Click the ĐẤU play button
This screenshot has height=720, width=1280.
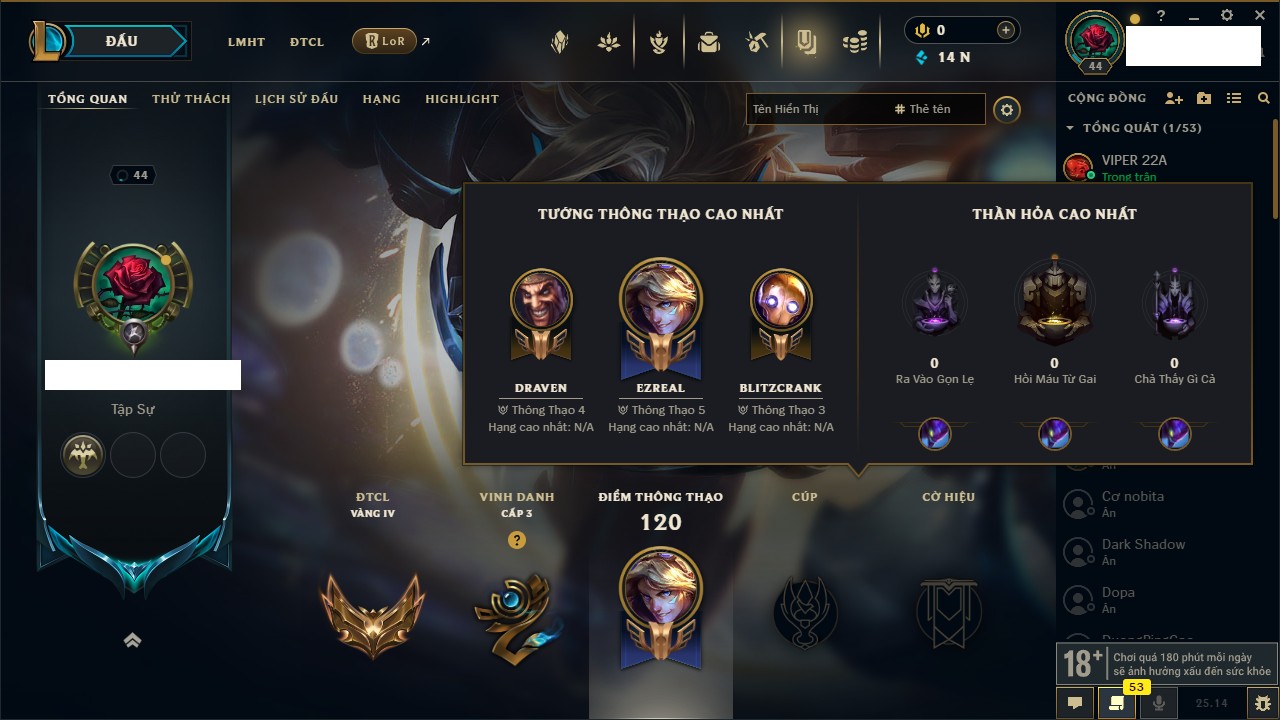pyautogui.click(x=122, y=42)
